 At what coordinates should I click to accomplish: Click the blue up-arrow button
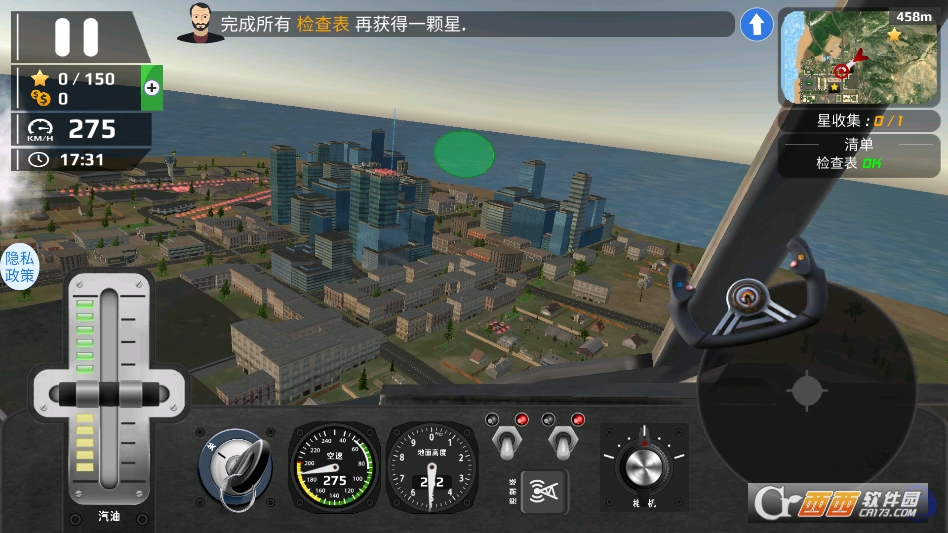click(756, 25)
